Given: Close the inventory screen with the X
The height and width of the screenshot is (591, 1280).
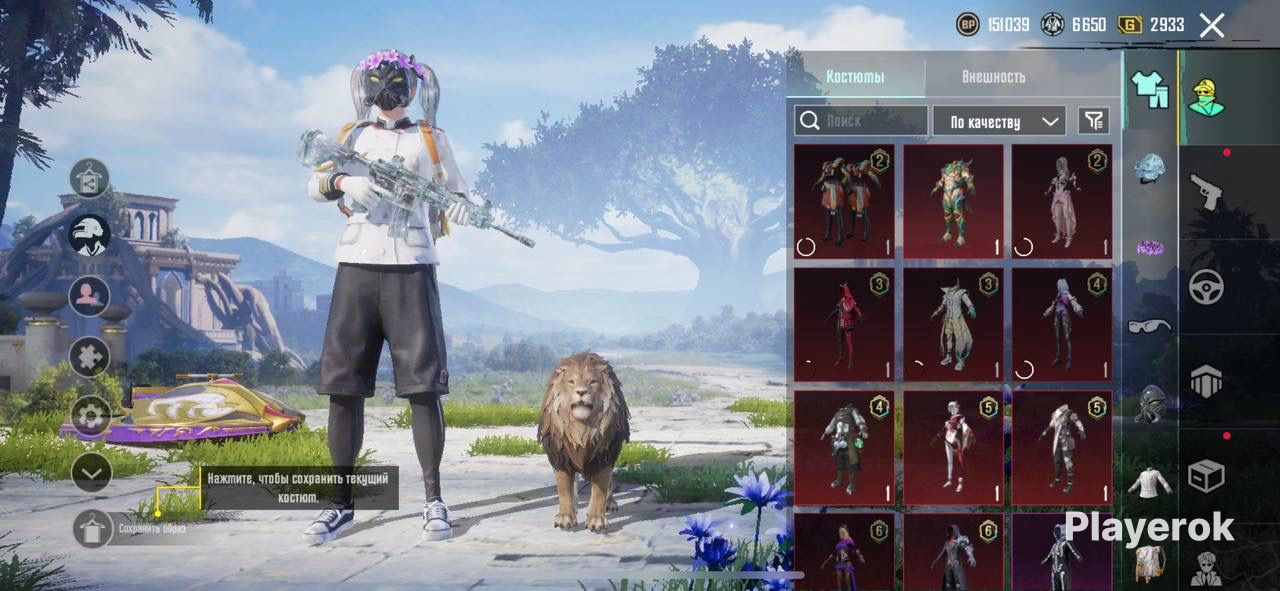Looking at the screenshot, I should tap(1211, 26).
